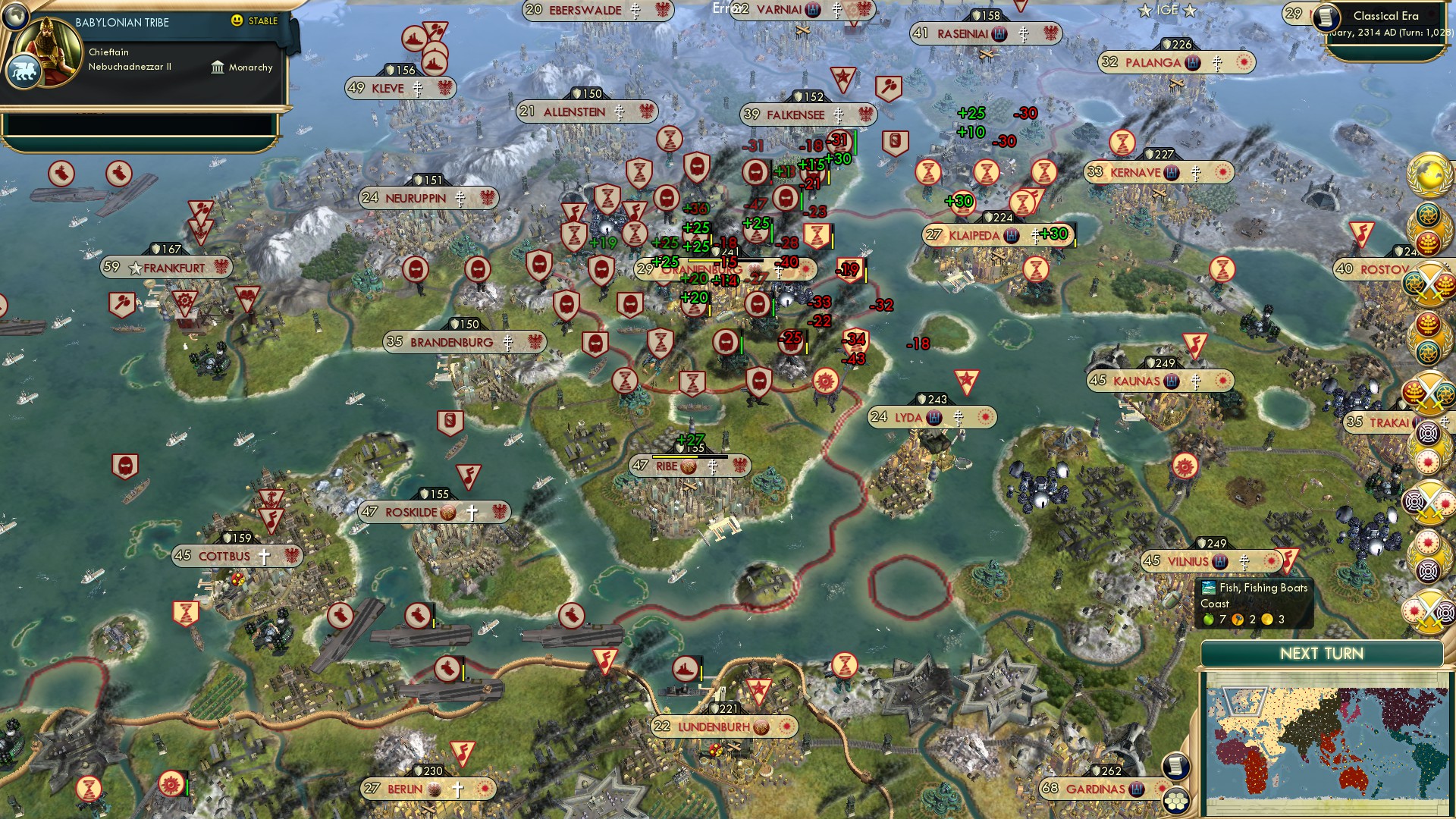Open the golden globe notification
Viewport: 1456px width, 819px height.
pos(1429,175)
